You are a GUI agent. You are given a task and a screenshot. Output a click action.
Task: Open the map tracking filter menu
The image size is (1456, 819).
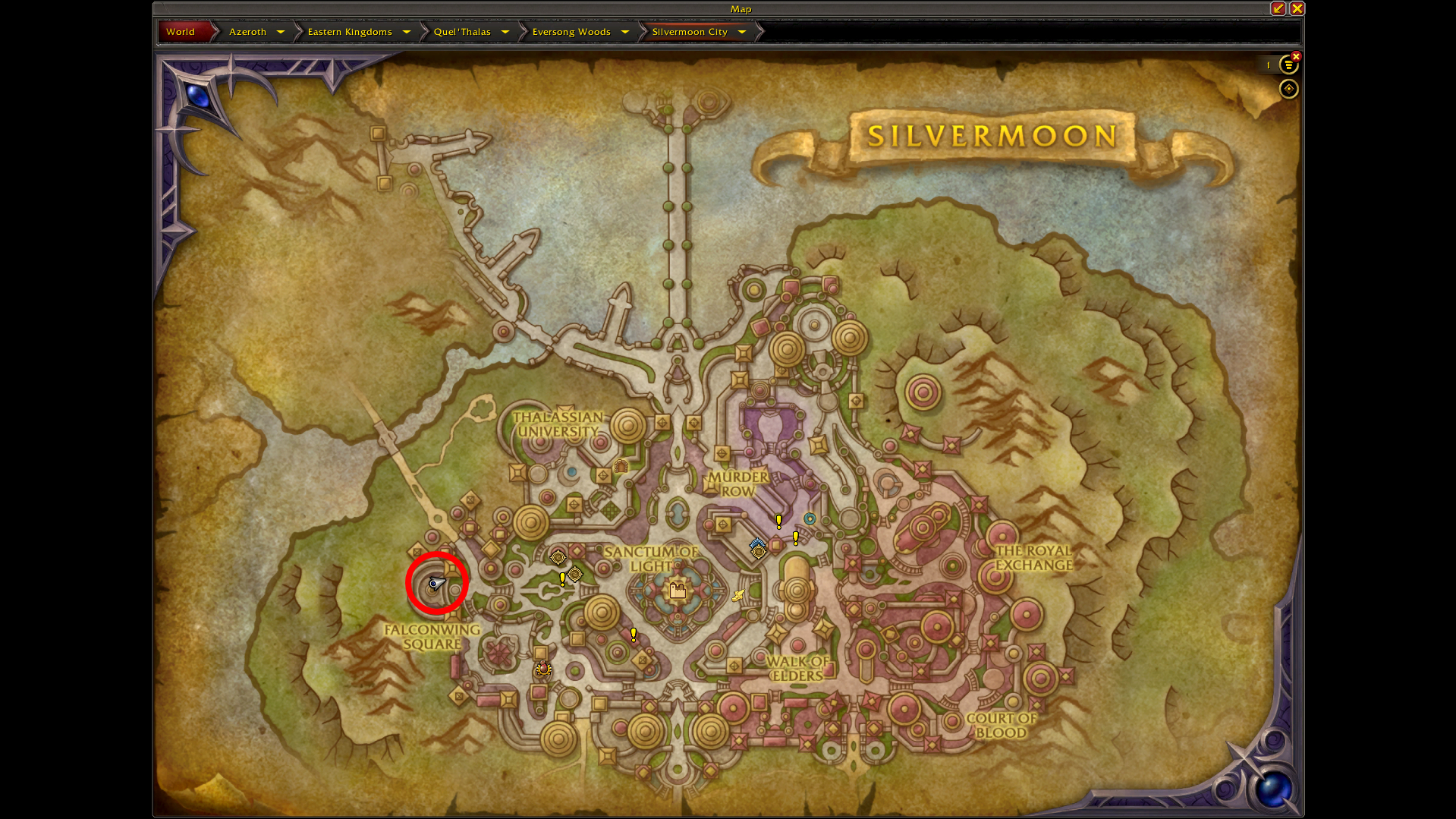pos(1288,65)
